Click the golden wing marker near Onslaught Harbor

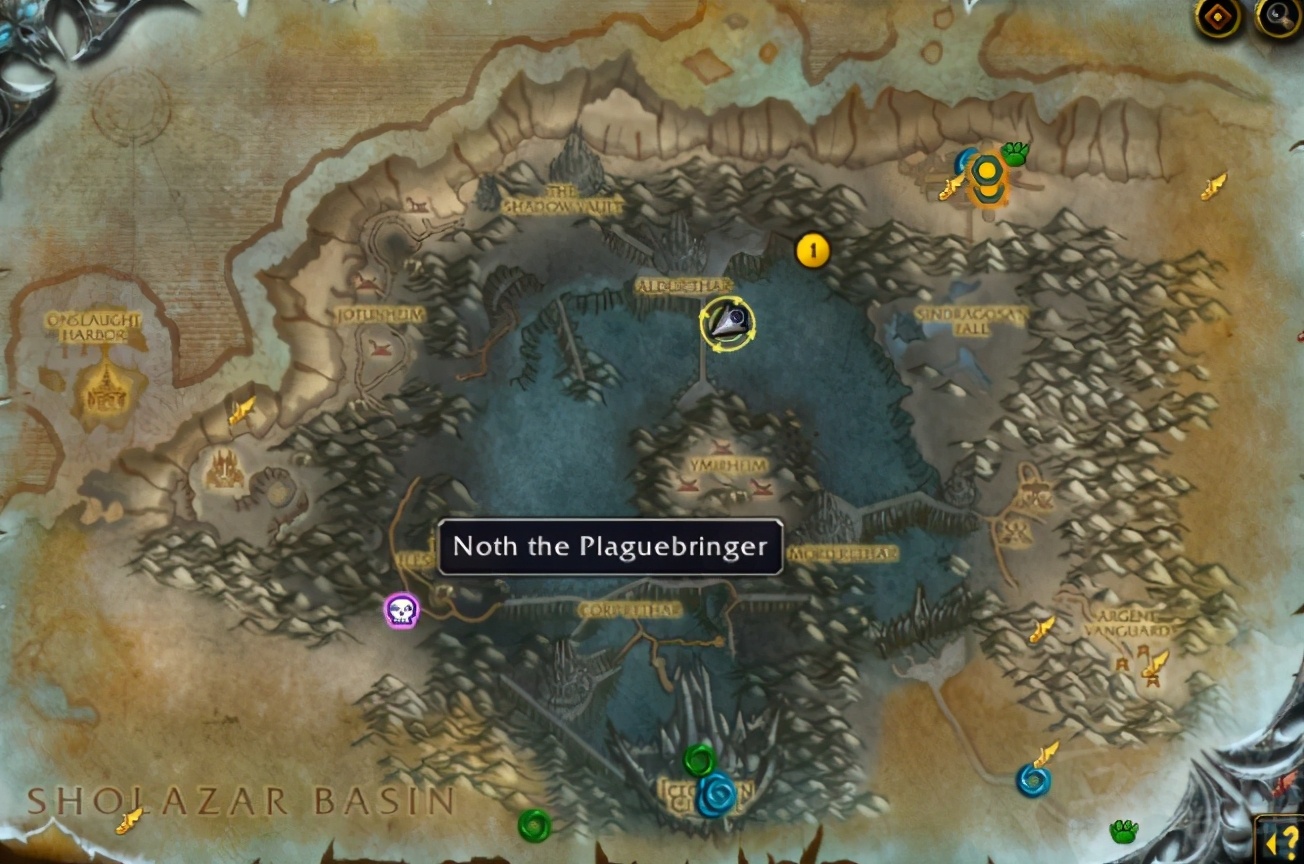[x=242, y=410]
